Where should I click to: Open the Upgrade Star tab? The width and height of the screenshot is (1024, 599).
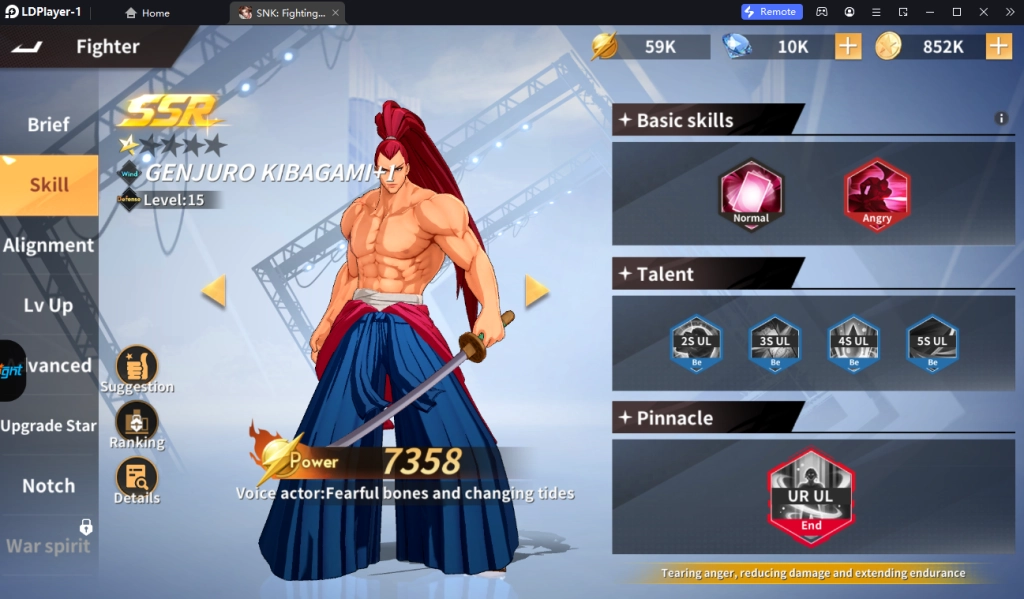point(49,425)
